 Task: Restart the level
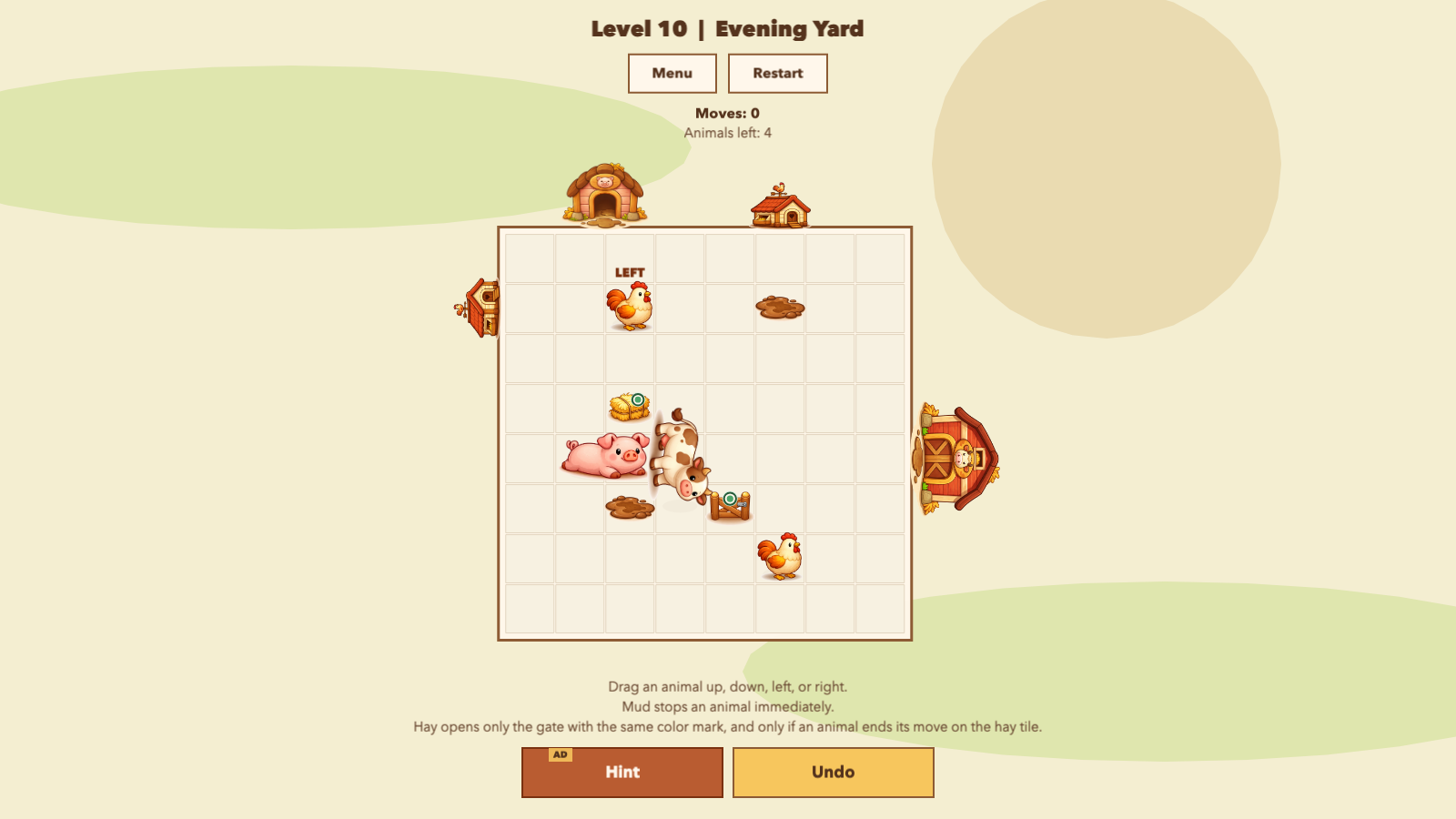(777, 74)
